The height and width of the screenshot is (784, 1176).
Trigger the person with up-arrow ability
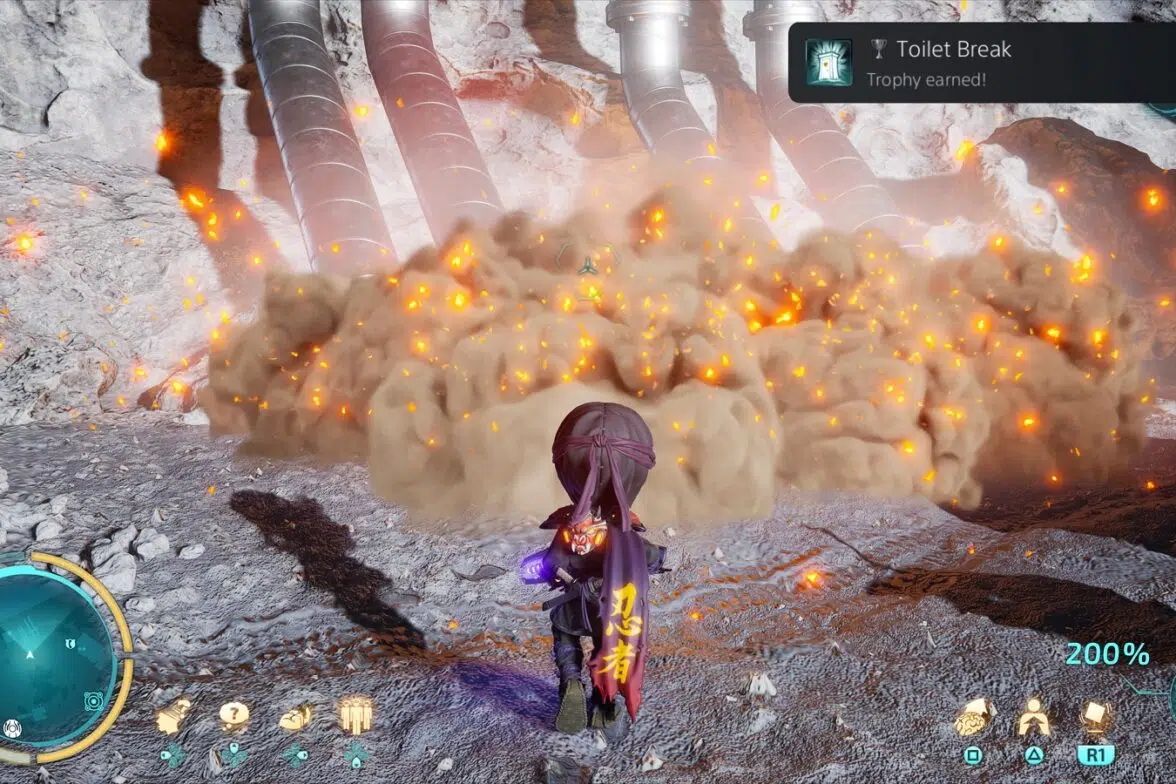(1033, 717)
